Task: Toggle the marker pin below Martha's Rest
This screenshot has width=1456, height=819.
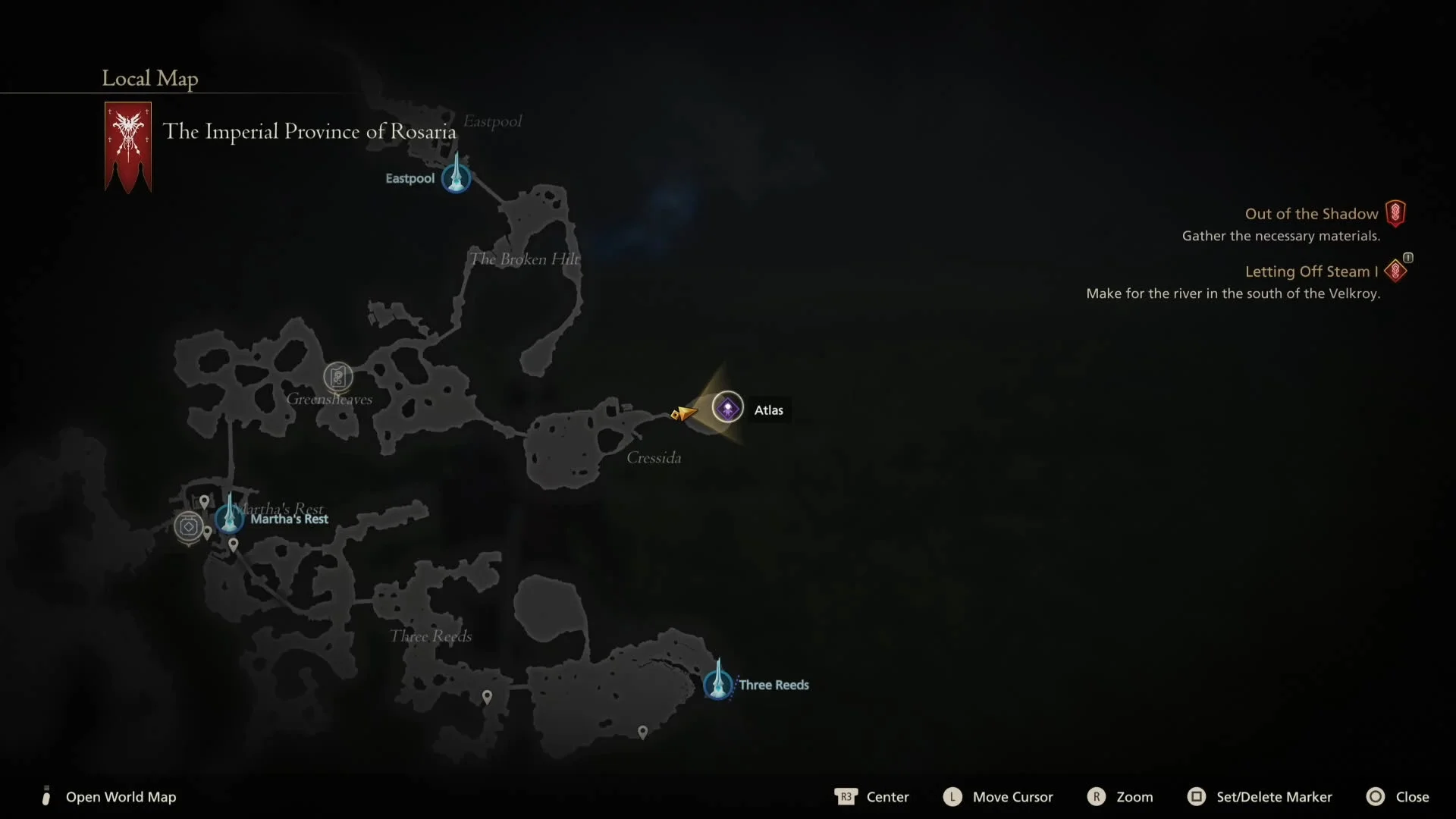Action: click(x=233, y=544)
